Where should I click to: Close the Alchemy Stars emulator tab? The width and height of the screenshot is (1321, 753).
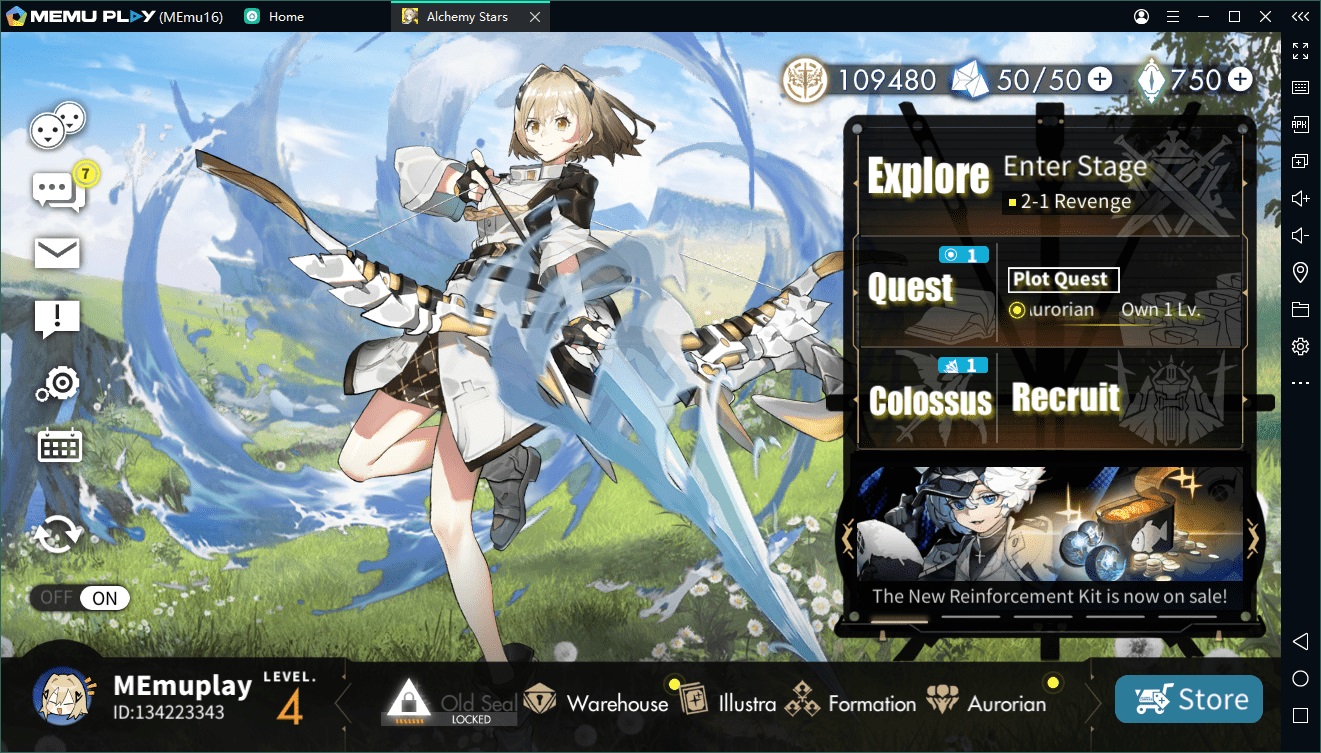(536, 17)
